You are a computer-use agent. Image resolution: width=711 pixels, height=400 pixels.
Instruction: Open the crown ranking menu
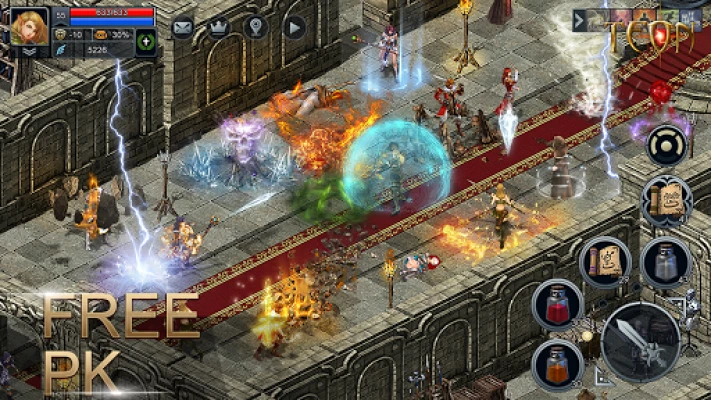219,28
